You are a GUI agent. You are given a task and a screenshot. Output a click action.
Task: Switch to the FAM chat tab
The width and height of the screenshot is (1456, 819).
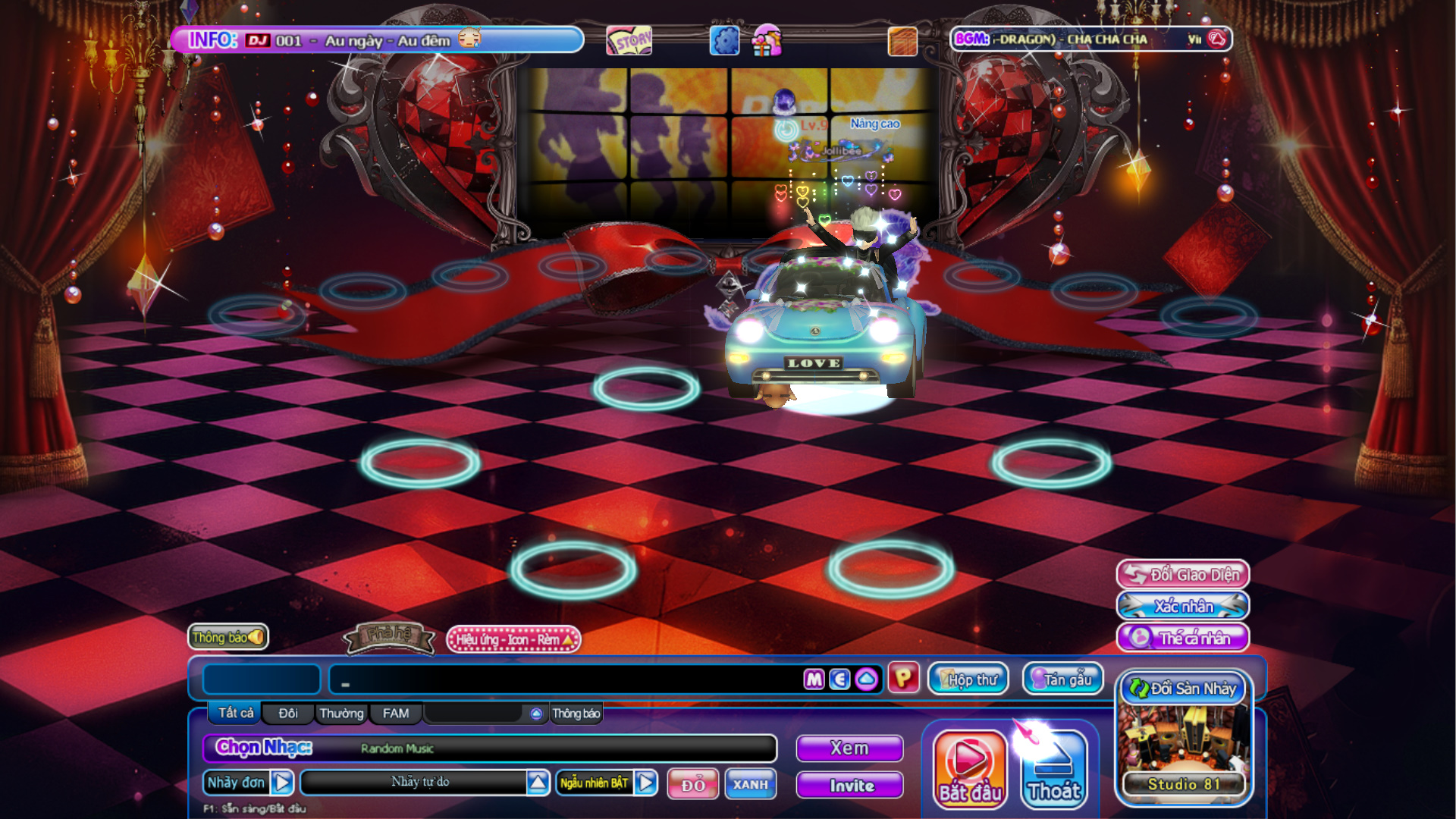pyautogui.click(x=396, y=714)
